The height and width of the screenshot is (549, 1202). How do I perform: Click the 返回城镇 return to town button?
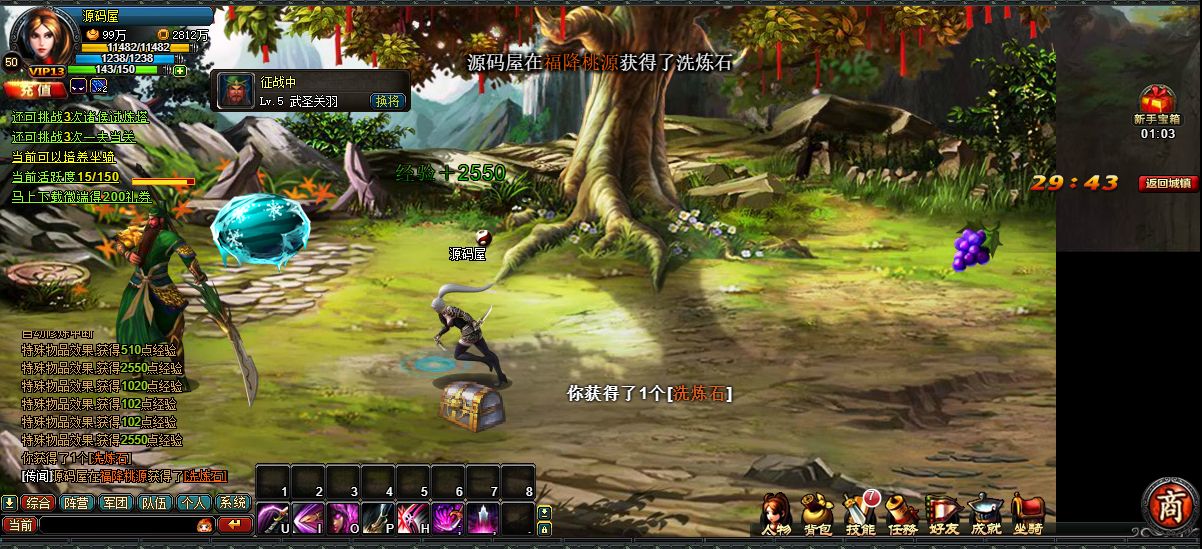(1168, 183)
